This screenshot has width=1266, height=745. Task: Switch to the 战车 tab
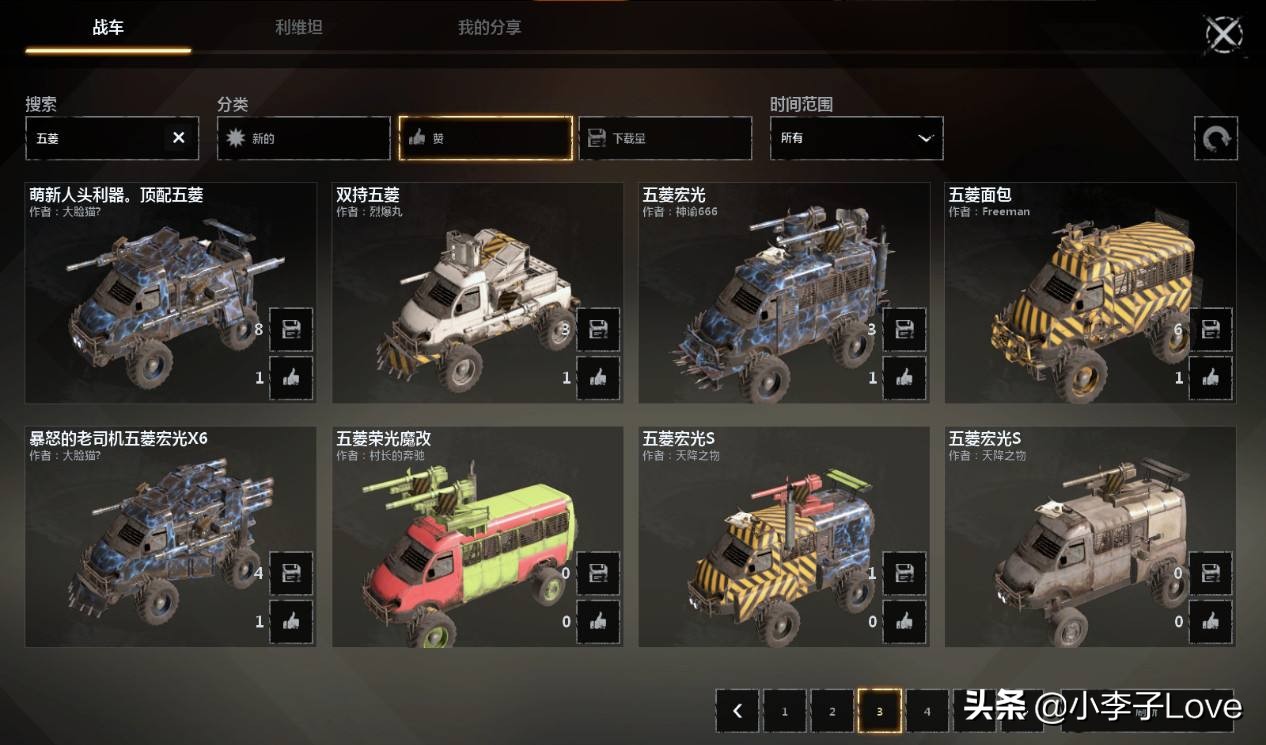pyautogui.click(x=108, y=28)
